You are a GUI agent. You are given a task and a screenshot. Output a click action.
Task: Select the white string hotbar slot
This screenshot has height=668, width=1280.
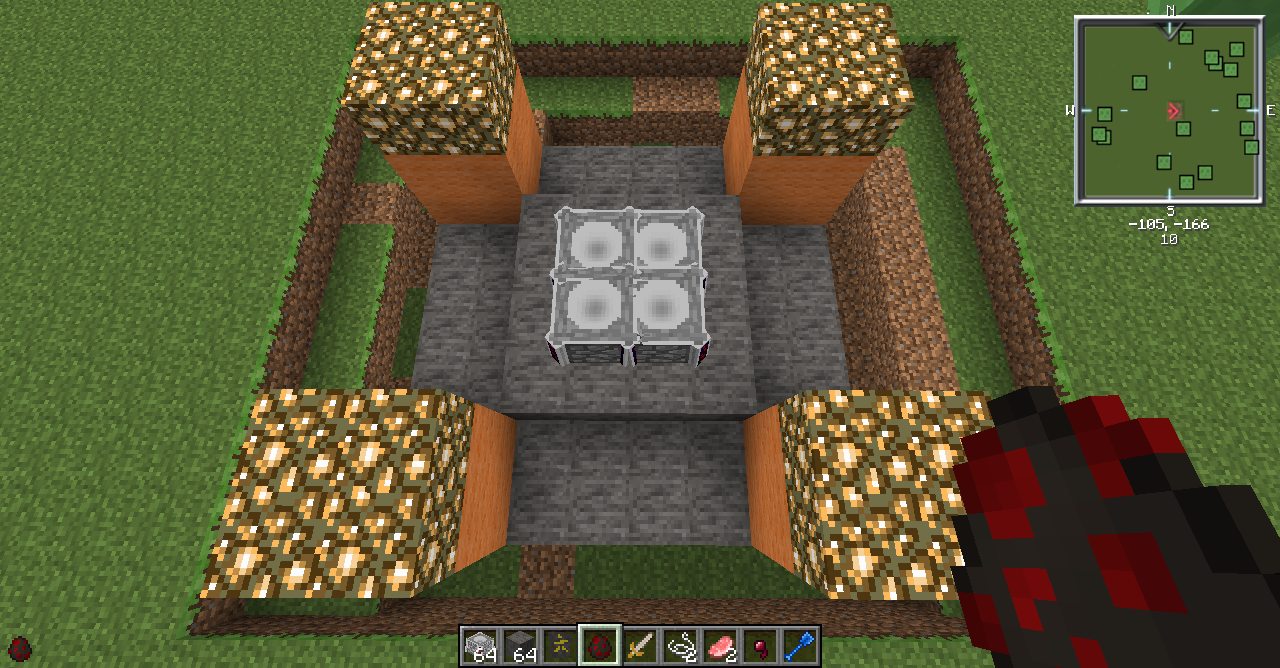(x=681, y=645)
